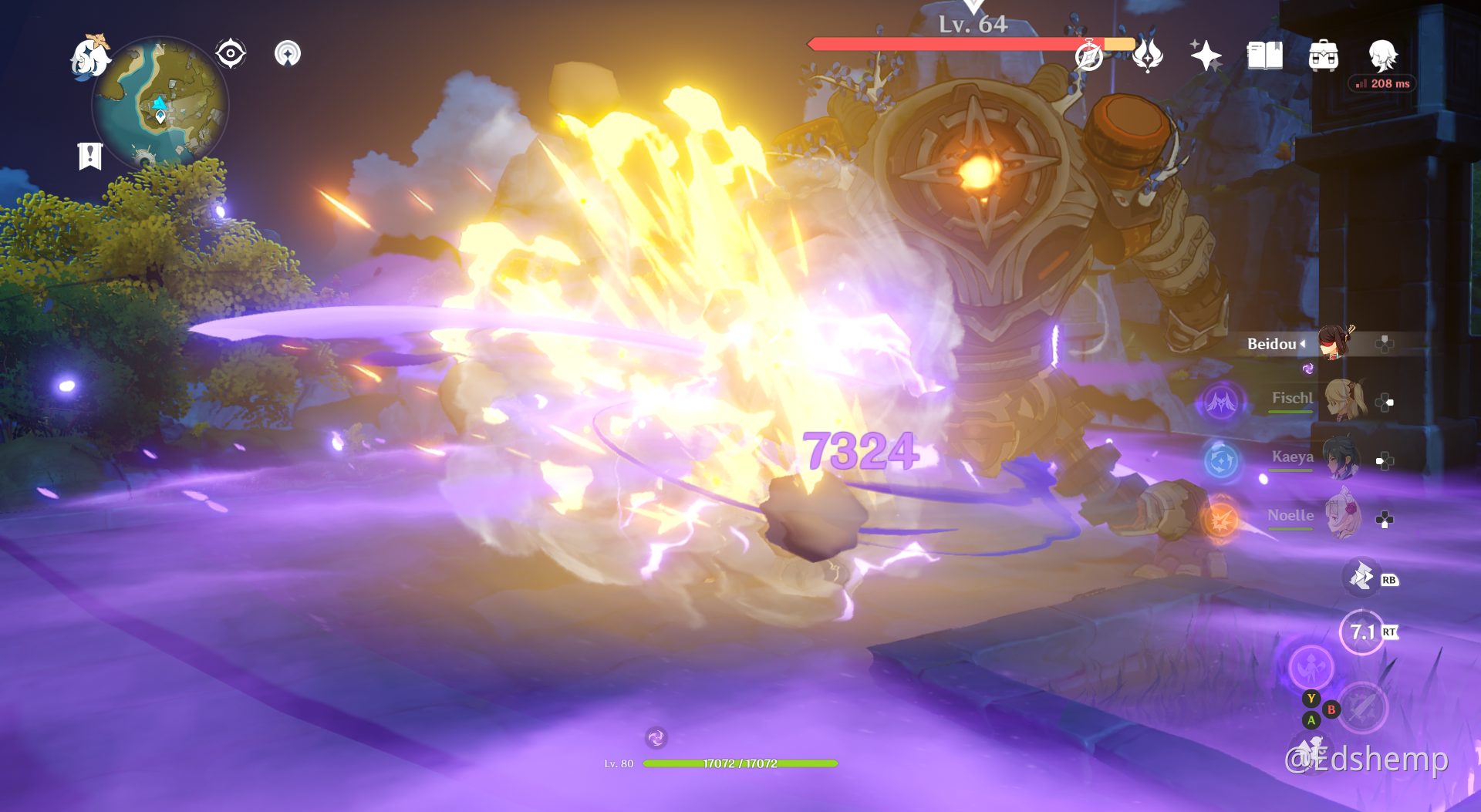Open the inventory backpack icon
The image size is (1481, 812).
1324,55
